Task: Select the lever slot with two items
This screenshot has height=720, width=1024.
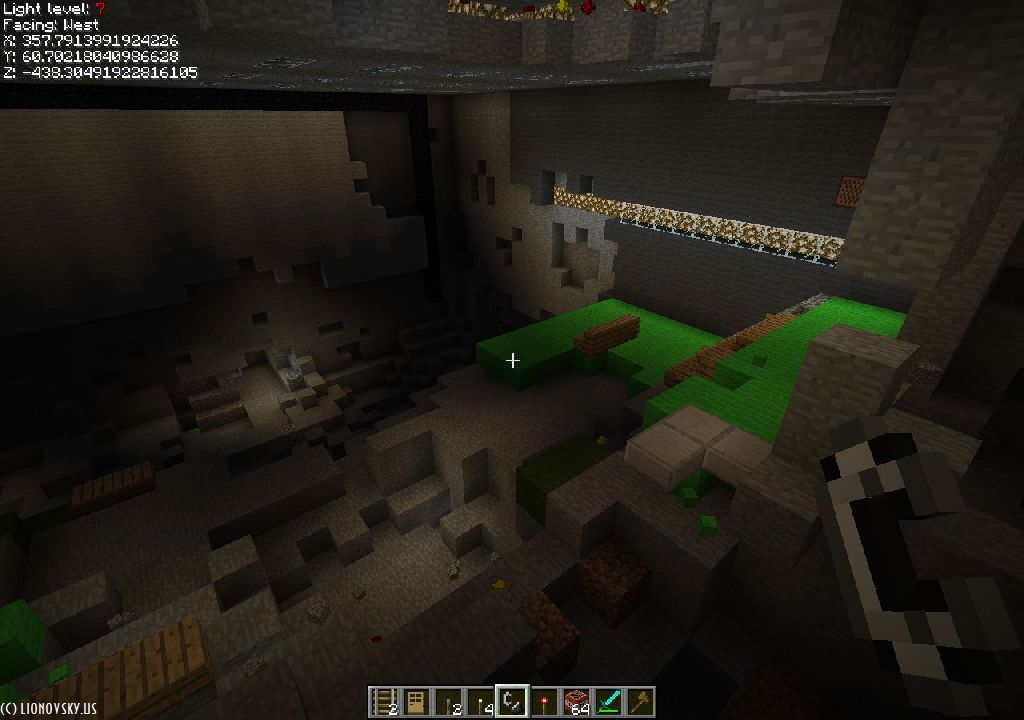Action: pos(449,702)
